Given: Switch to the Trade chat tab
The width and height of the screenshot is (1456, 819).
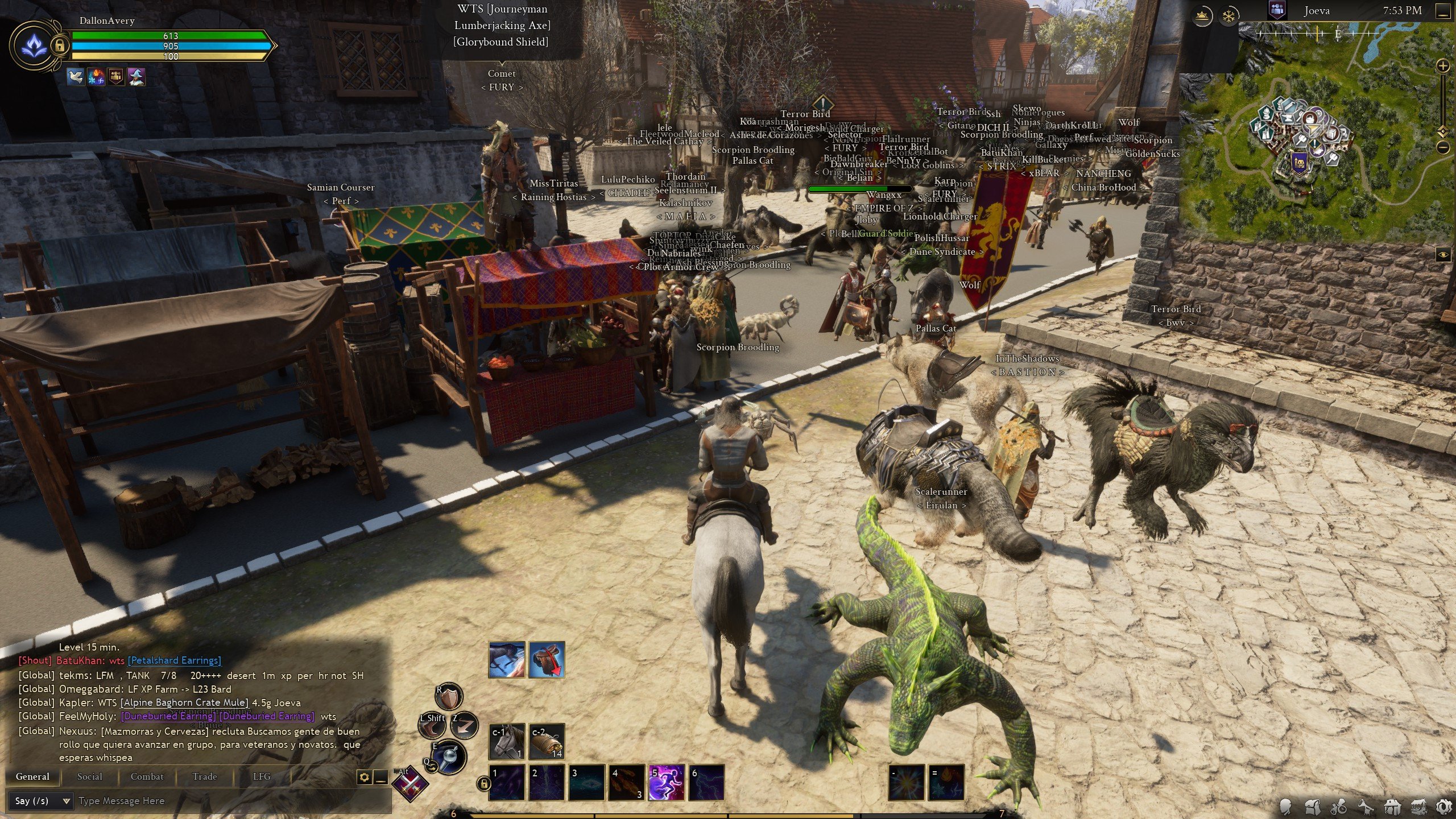Looking at the screenshot, I should tap(205, 776).
